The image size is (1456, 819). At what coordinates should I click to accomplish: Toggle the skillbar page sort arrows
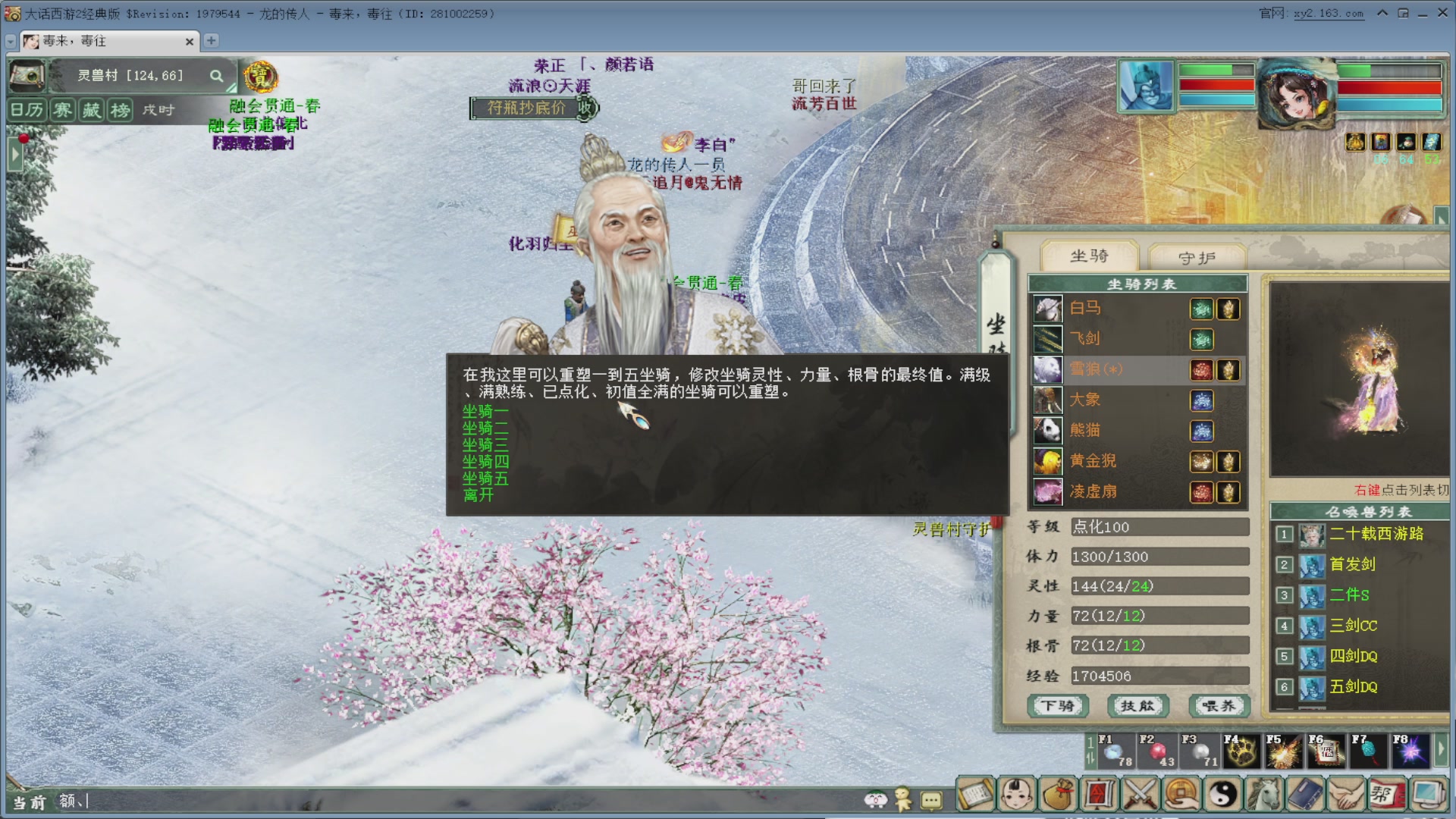[1090, 758]
